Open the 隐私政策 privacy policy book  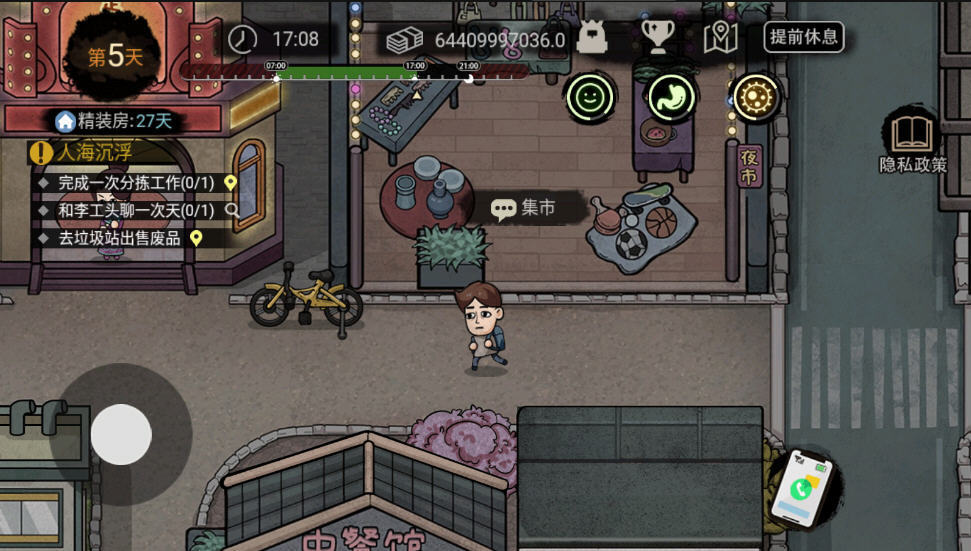pos(912,141)
